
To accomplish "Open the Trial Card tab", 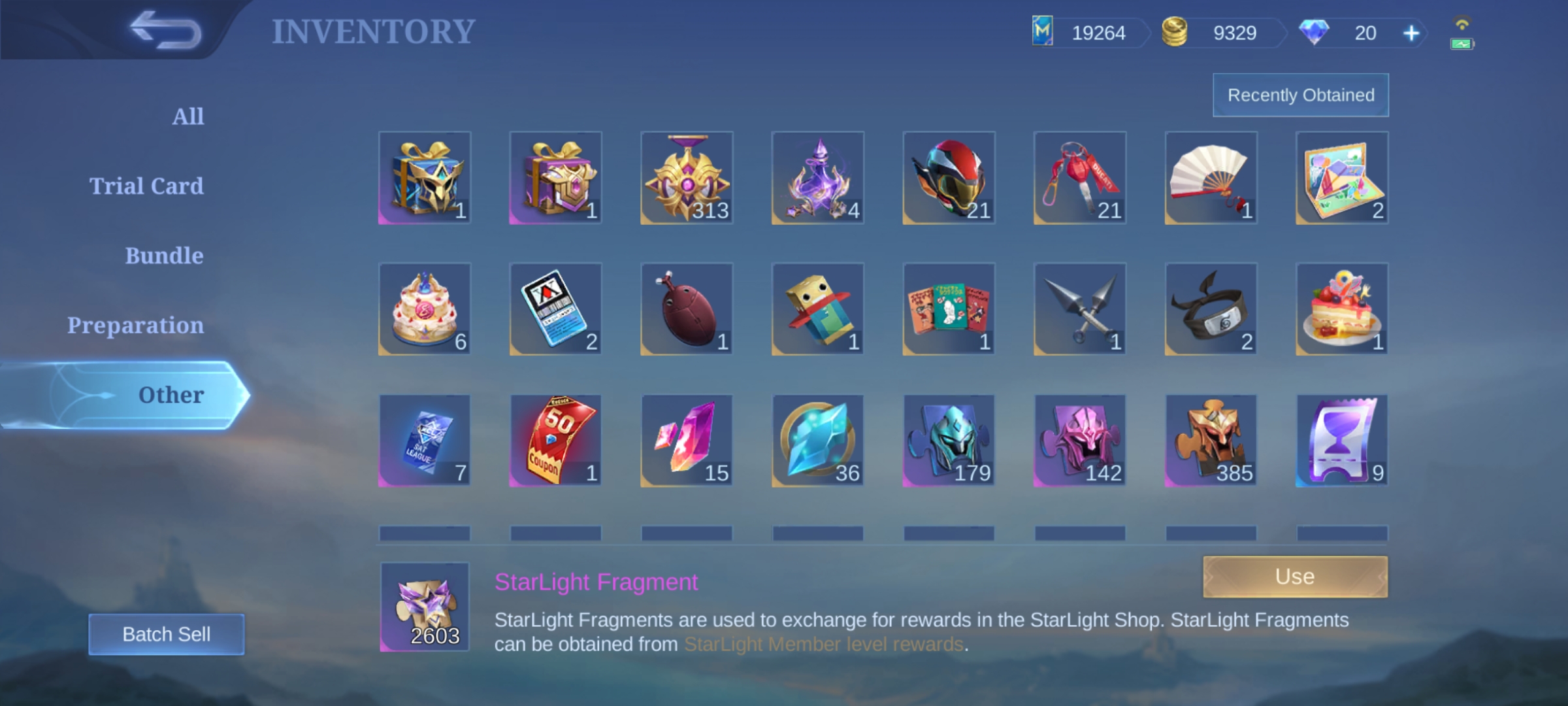I will (146, 186).
